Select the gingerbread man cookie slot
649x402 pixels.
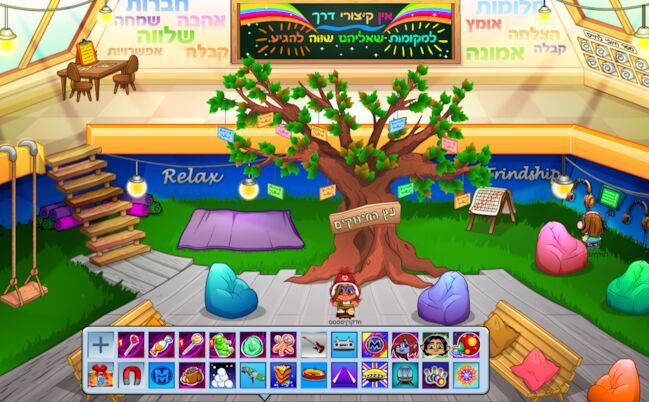(x=283, y=345)
